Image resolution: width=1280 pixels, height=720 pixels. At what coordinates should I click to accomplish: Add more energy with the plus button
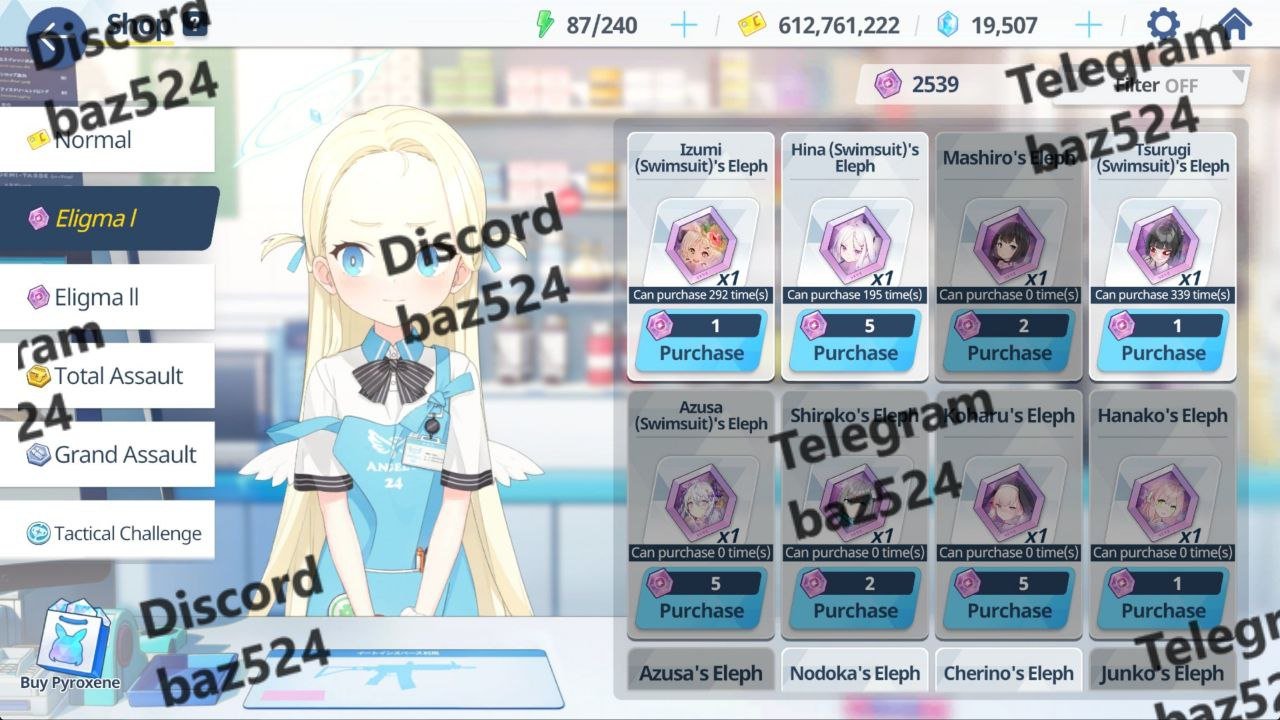(684, 25)
